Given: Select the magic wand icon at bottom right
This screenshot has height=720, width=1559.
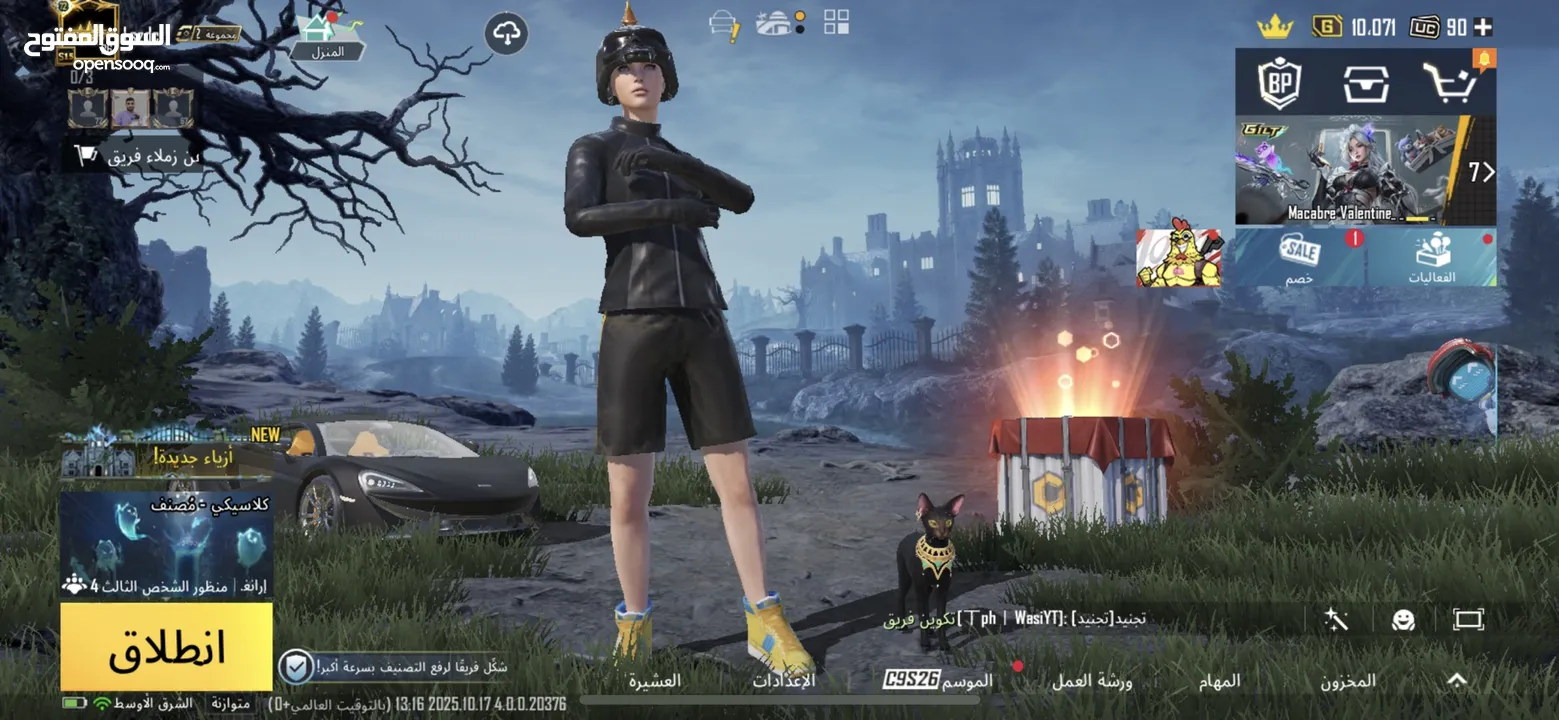Looking at the screenshot, I should (1337, 618).
